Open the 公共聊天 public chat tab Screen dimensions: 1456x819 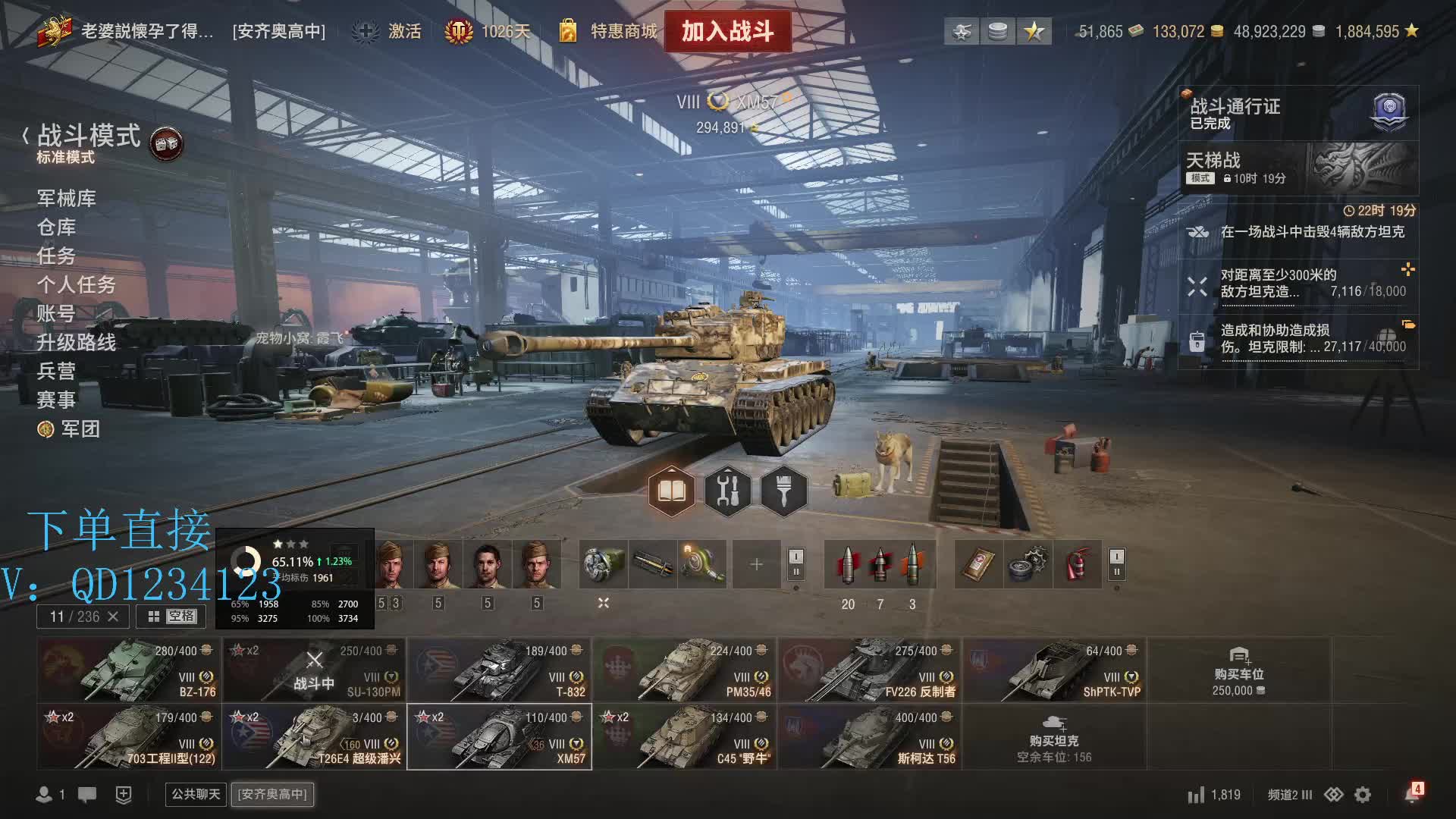(196, 794)
